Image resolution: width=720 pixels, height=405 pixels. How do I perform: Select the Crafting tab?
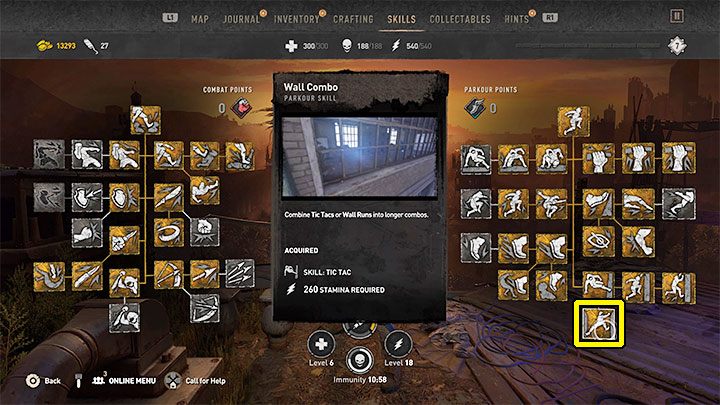coord(351,19)
